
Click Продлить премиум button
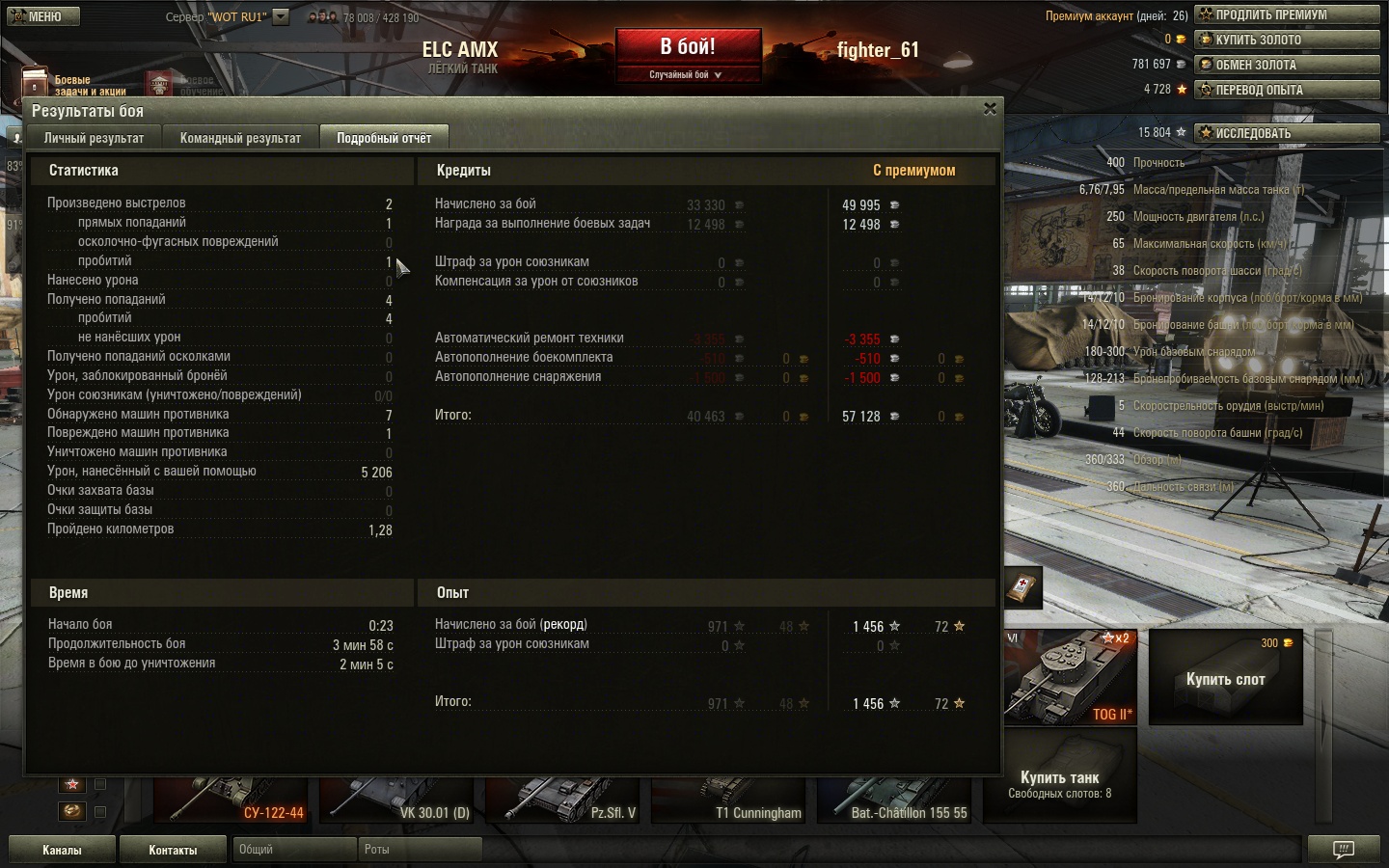[1287, 14]
